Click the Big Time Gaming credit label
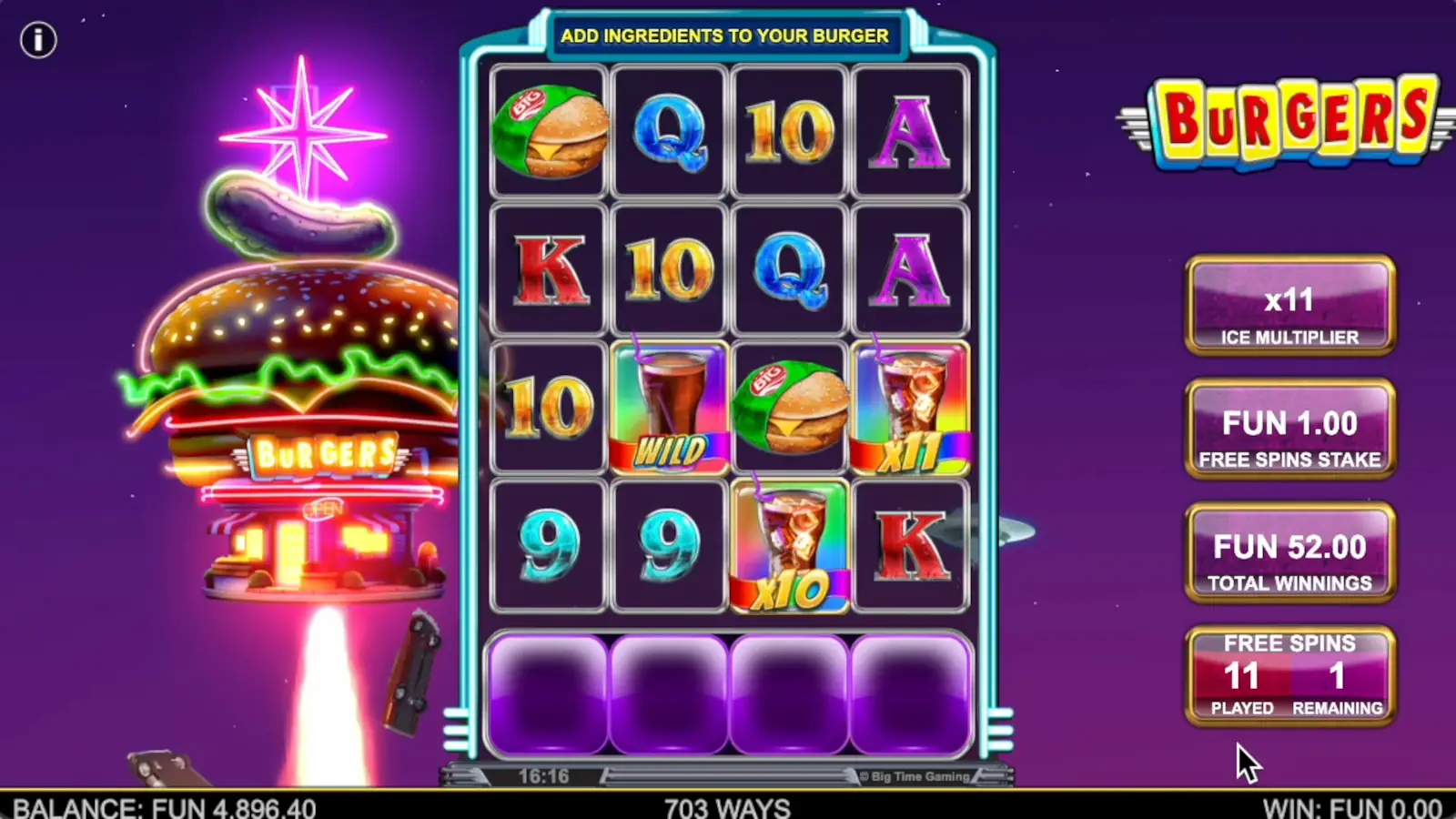This screenshot has height=819, width=1456. coord(913,775)
